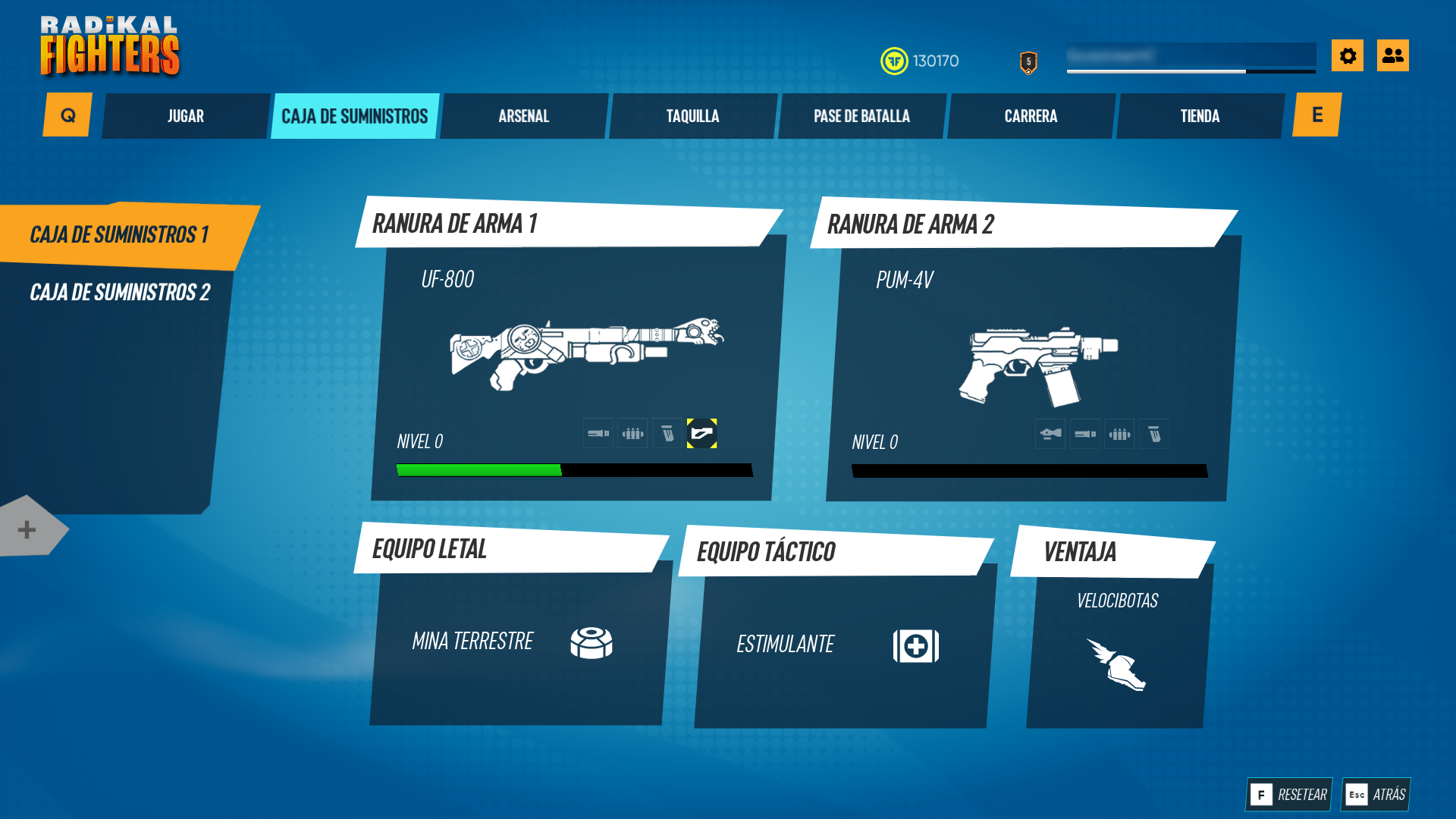Switch to the Jugar tab
The height and width of the screenshot is (819, 1456).
coord(186,116)
